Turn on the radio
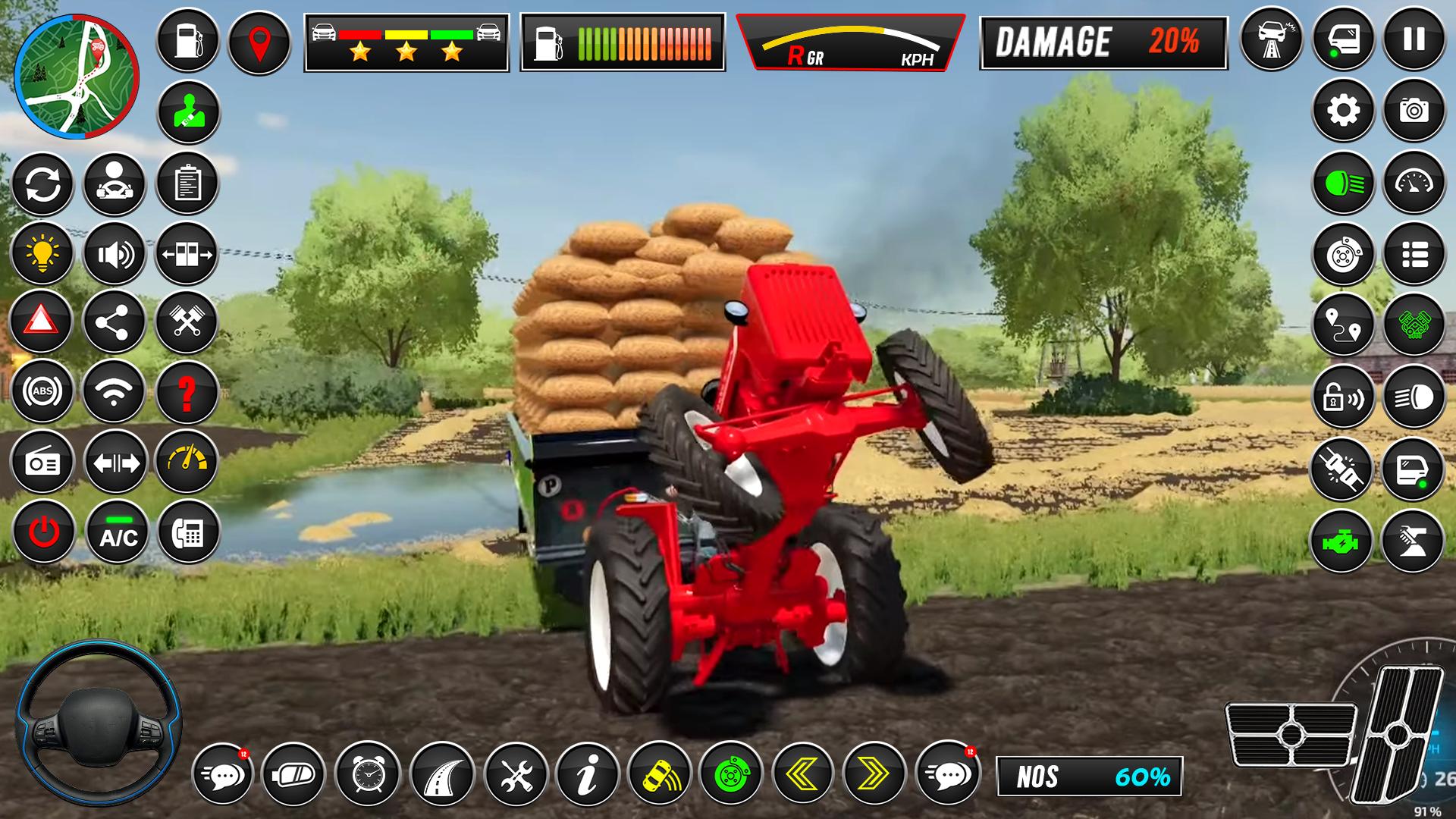The width and height of the screenshot is (1456, 819). (42, 460)
